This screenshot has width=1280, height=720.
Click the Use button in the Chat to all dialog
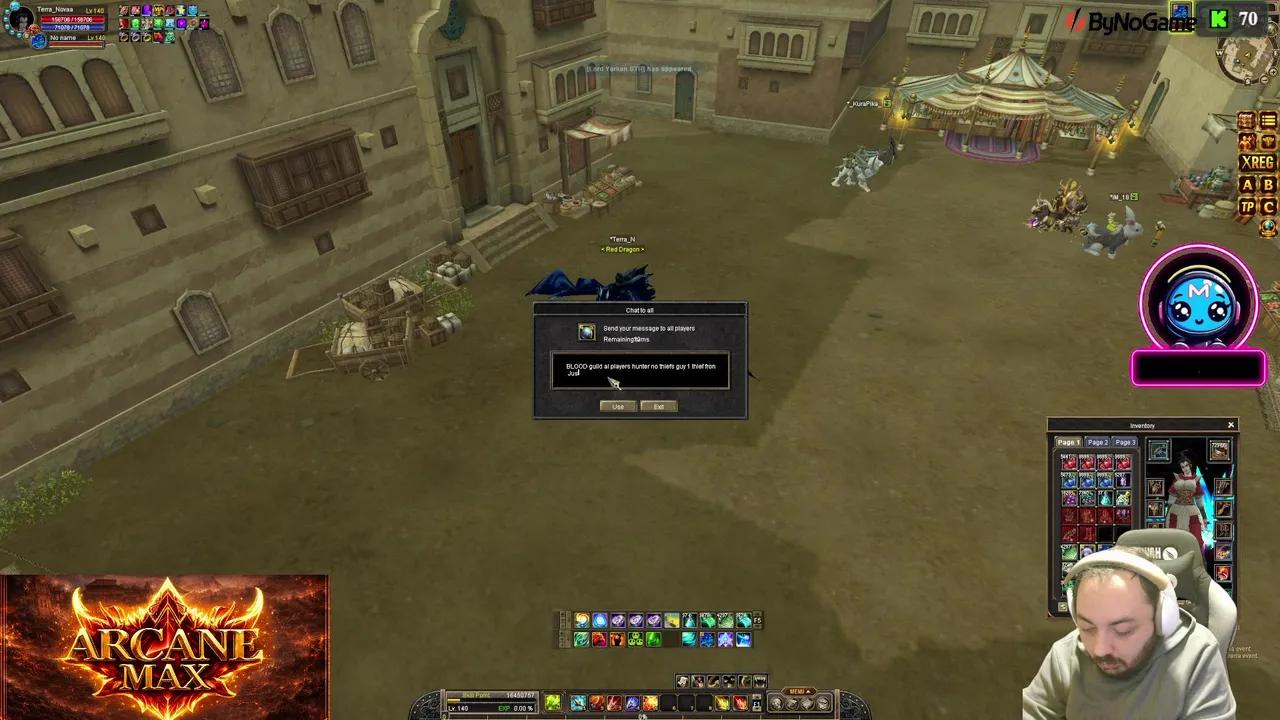[617, 406]
